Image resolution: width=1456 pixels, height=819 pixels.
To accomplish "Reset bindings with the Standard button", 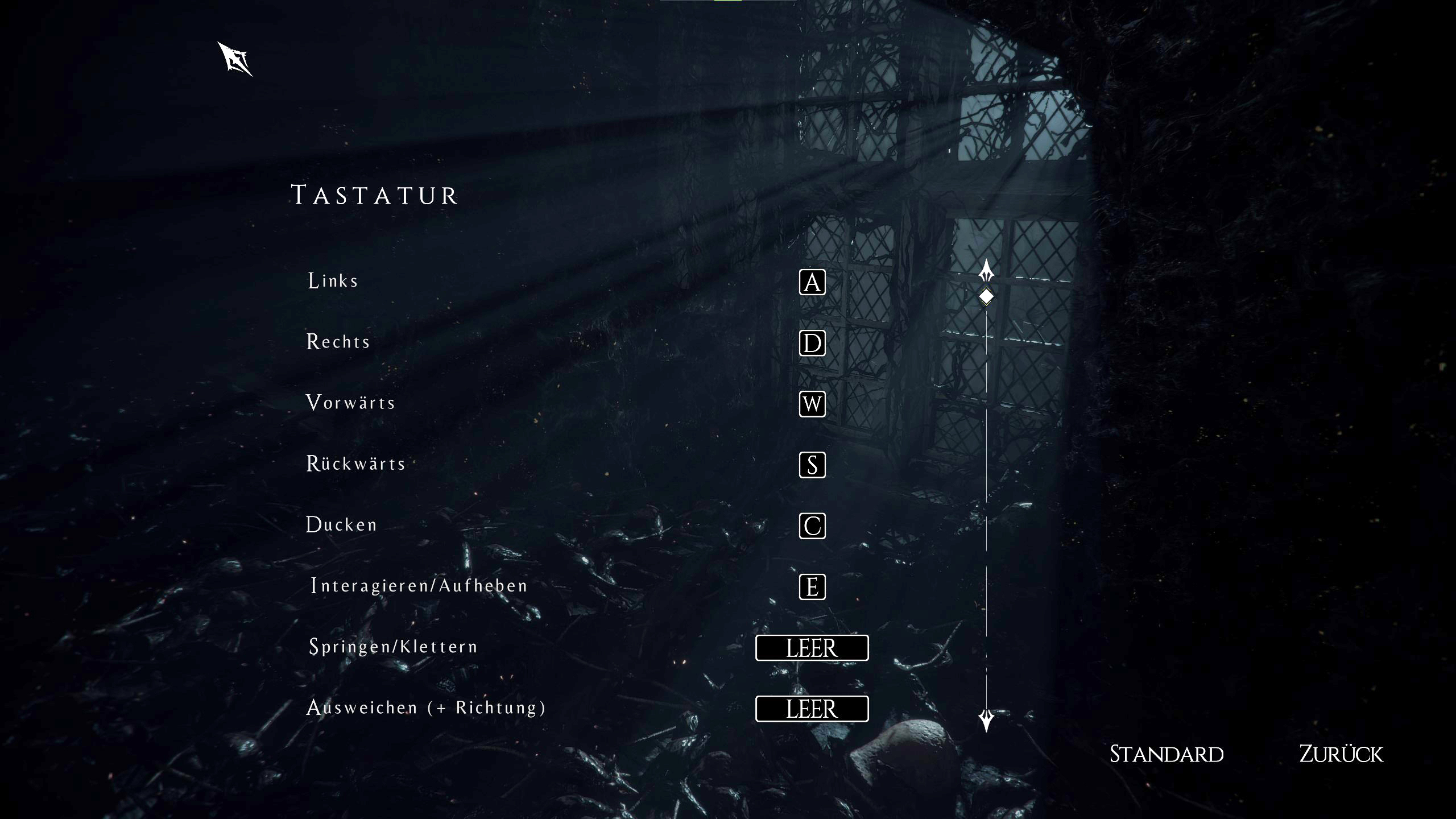I will pos(1167,754).
